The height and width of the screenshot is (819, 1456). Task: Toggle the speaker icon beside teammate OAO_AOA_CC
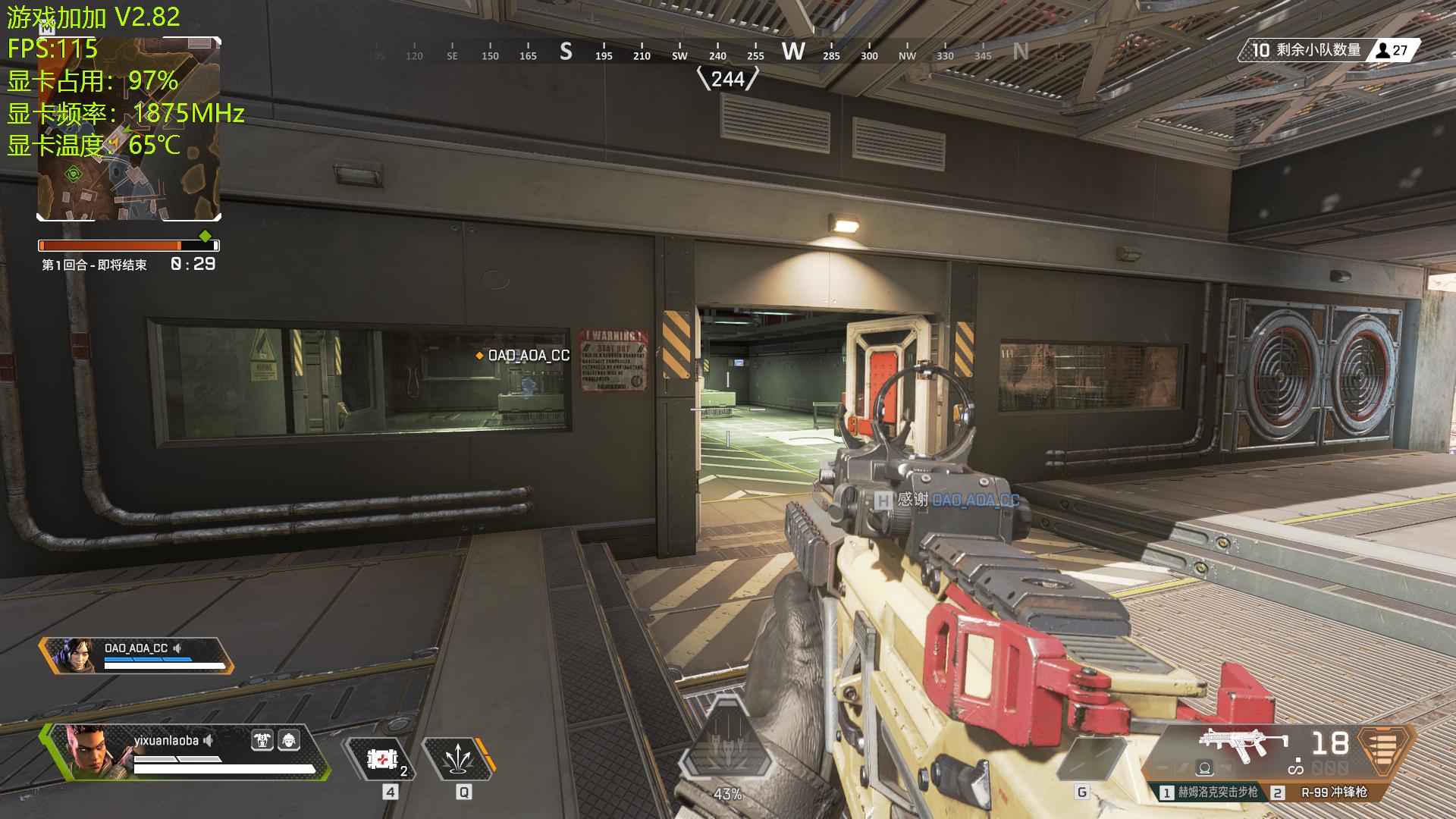[177, 648]
